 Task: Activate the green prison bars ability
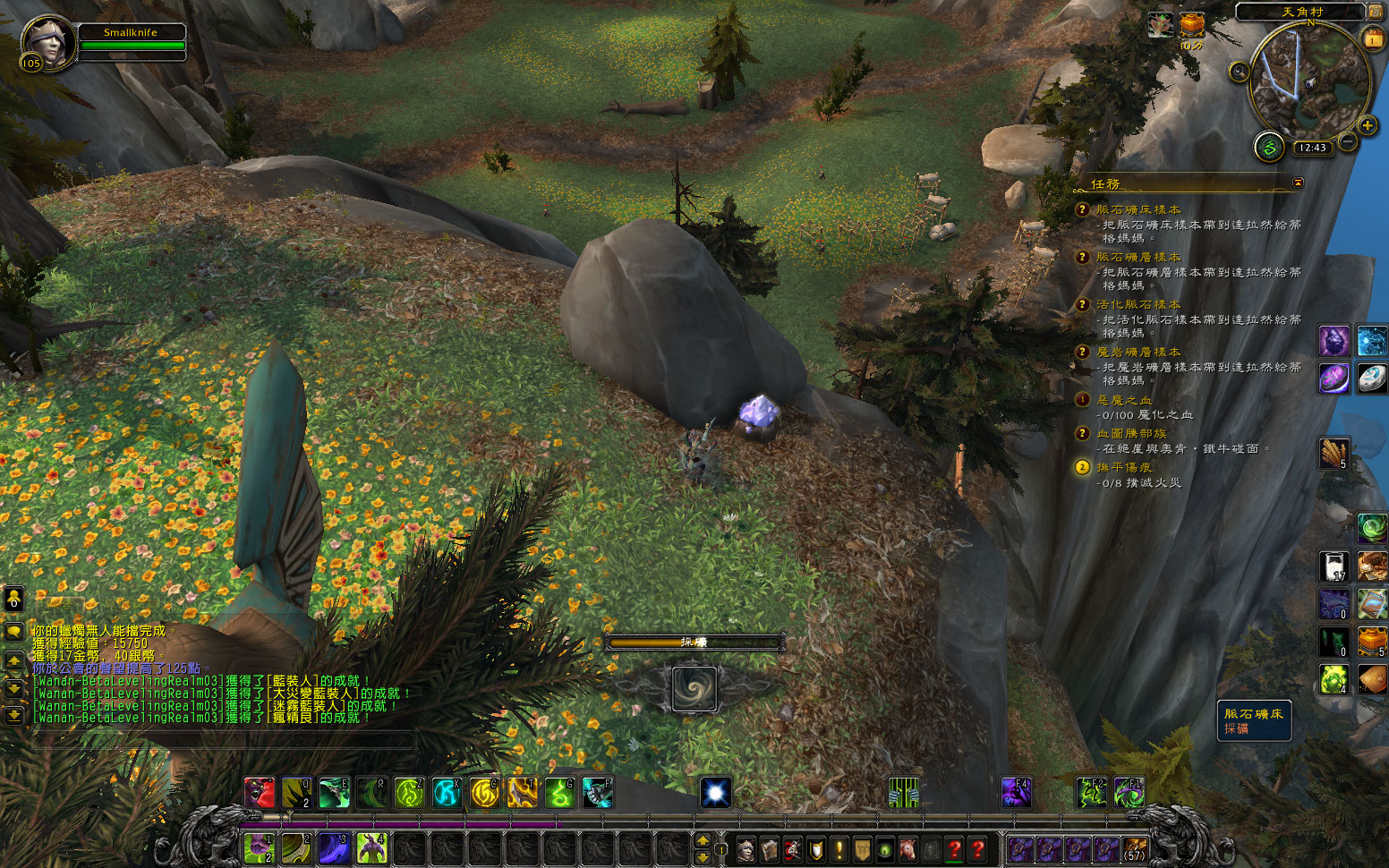[903, 792]
